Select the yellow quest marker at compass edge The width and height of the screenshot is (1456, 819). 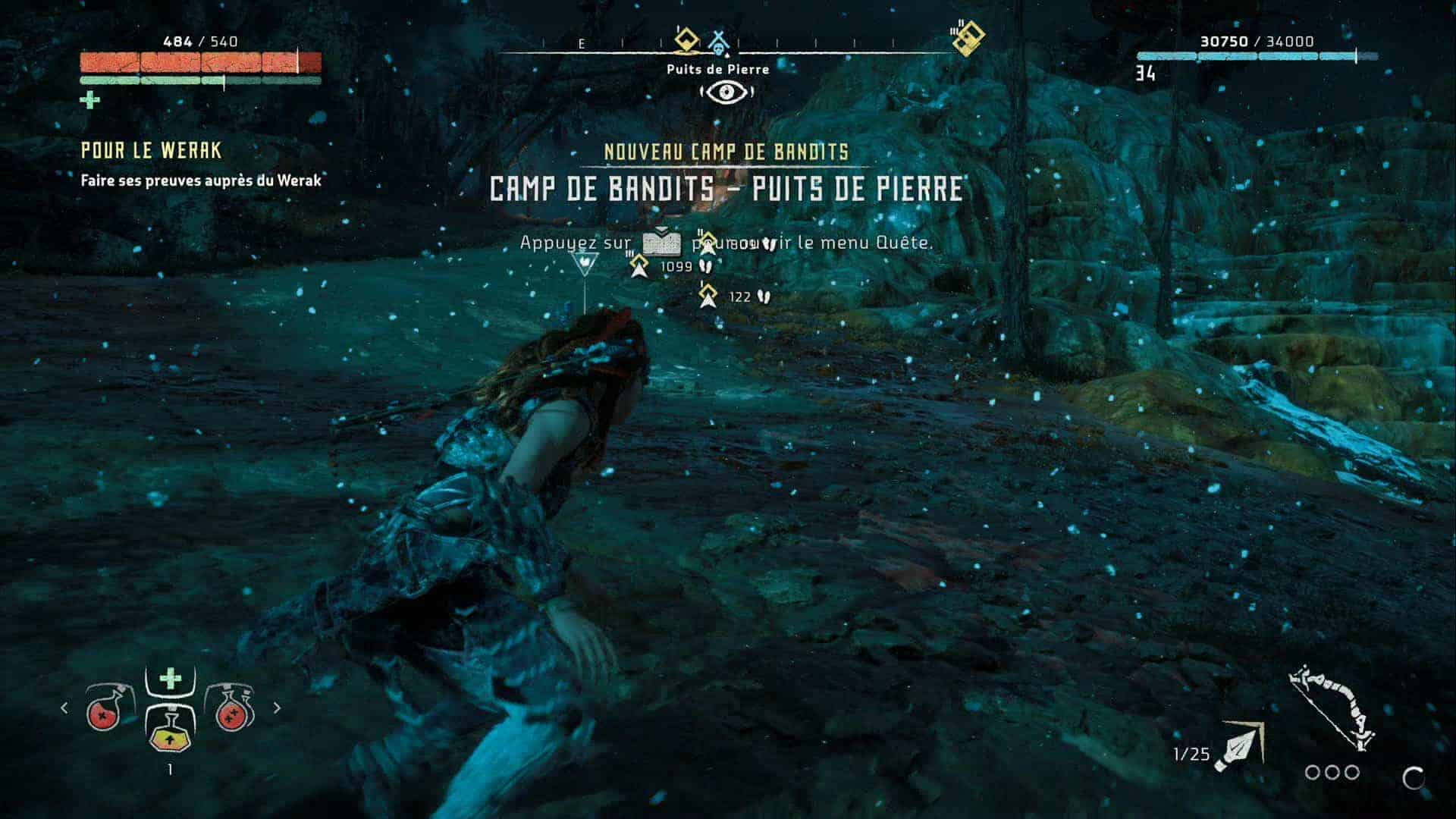(968, 38)
